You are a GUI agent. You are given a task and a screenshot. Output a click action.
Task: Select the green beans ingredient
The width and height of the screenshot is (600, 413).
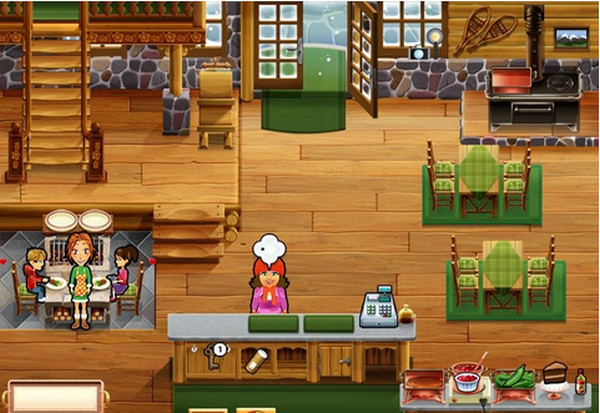point(514,380)
